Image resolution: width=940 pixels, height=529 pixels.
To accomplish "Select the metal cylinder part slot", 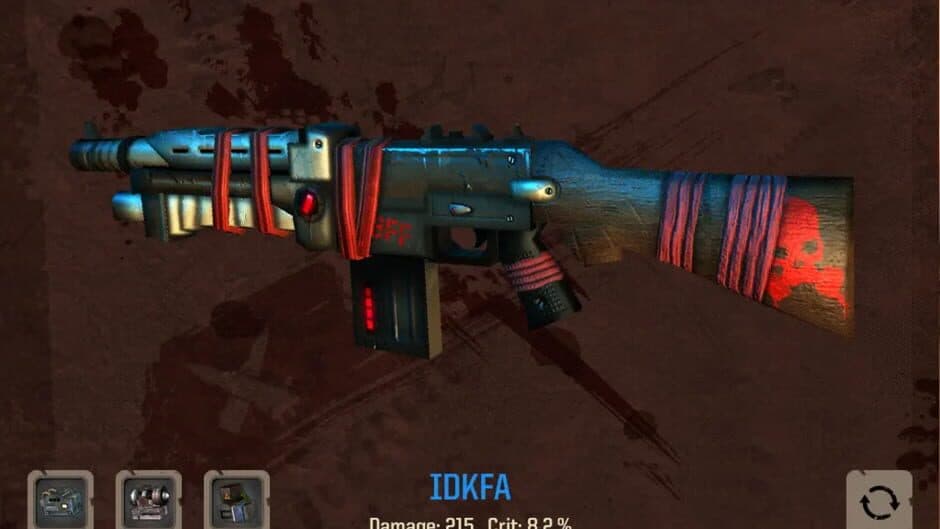I will (148, 500).
